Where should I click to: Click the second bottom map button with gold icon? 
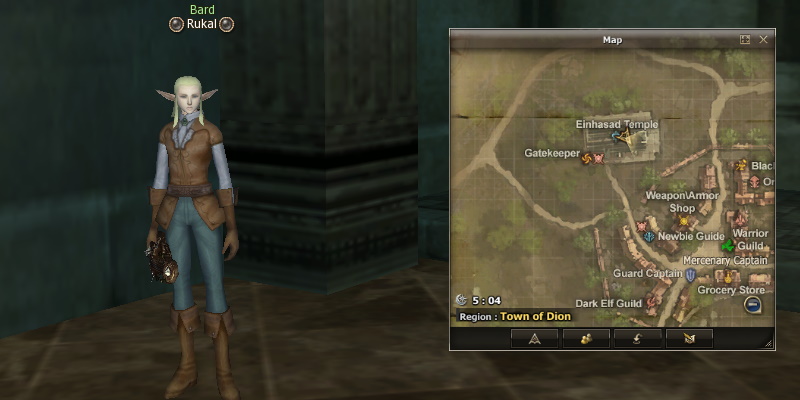point(586,338)
